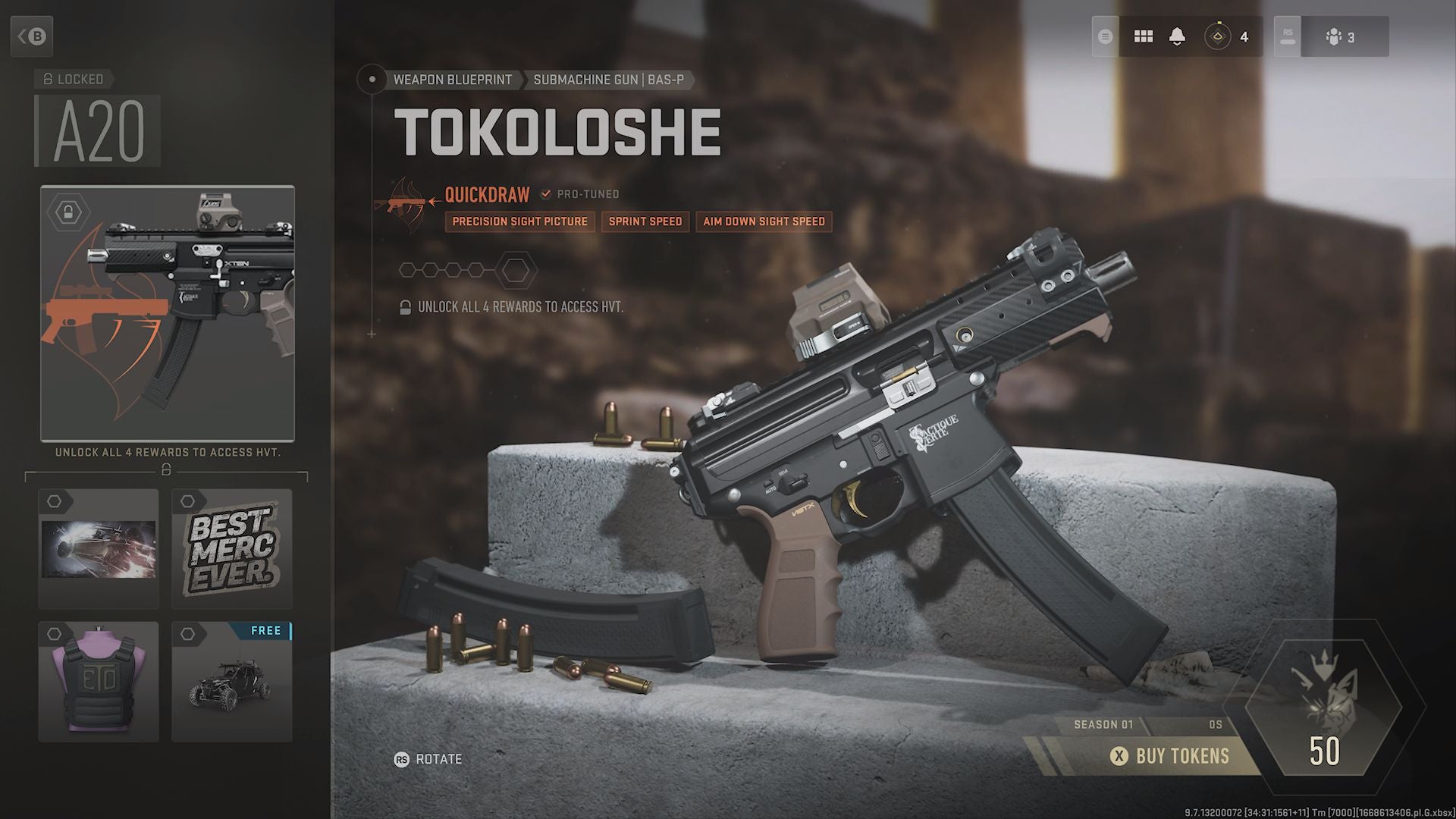The height and width of the screenshot is (819, 1456).
Task: Select the free vehicle skin reward
Action: [231, 681]
